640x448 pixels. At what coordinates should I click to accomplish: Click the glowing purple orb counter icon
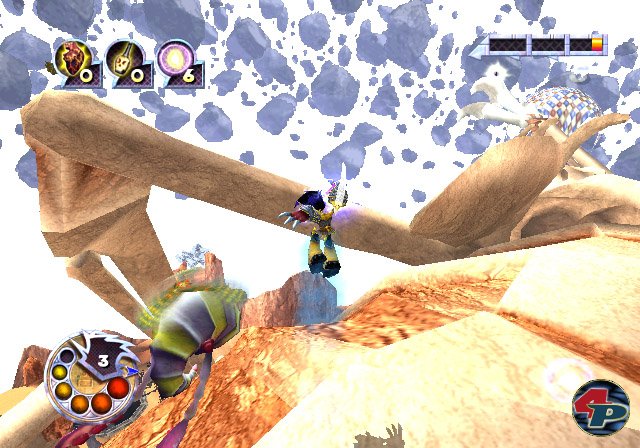[177, 62]
